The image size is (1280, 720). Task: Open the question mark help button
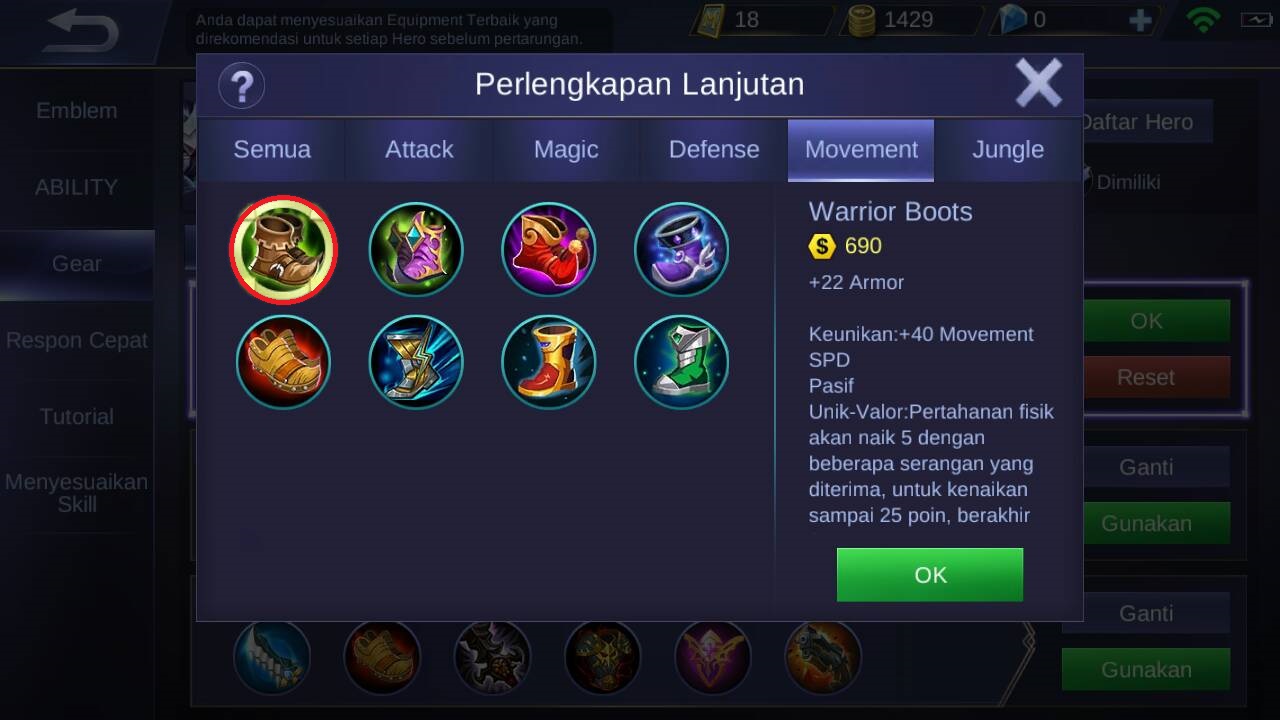(241, 85)
